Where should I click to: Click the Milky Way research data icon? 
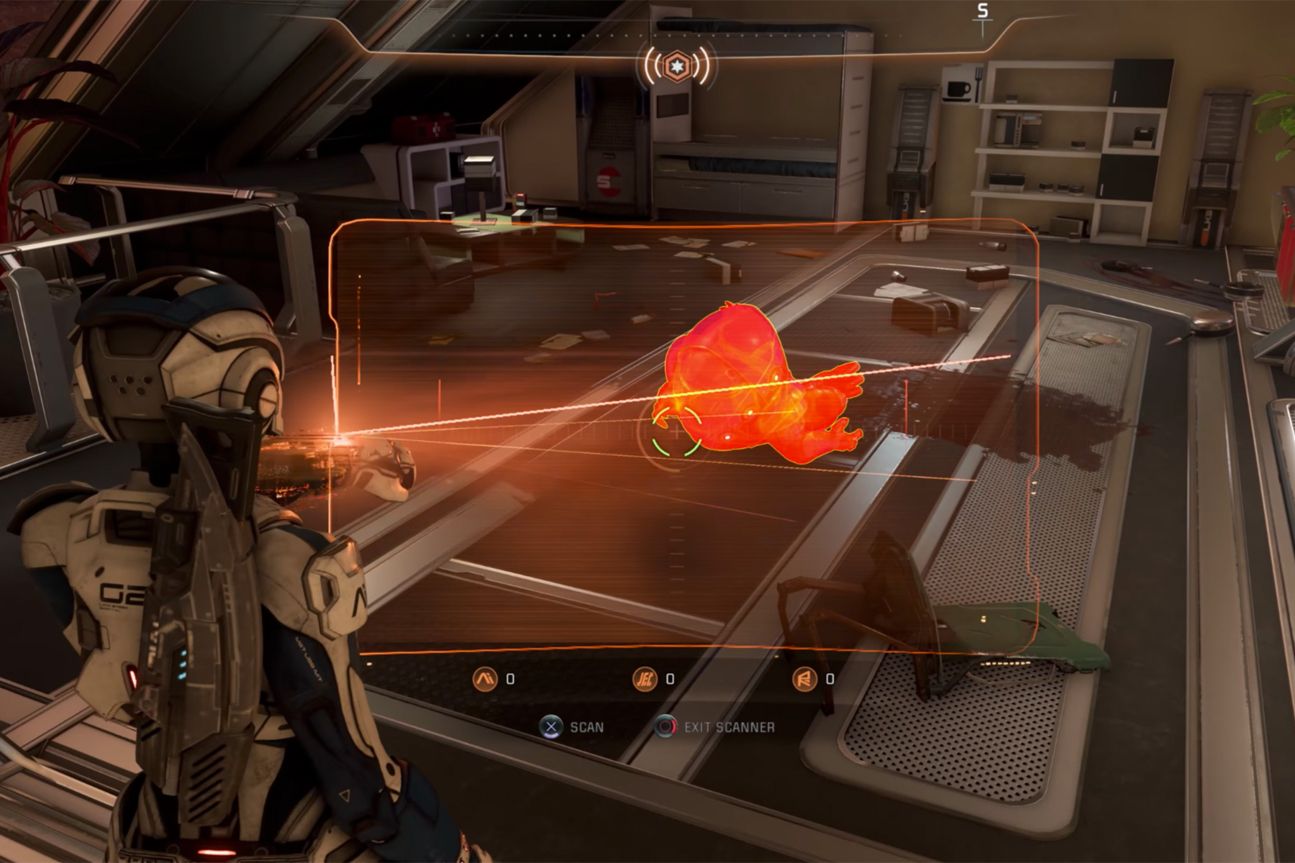coord(484,680)
